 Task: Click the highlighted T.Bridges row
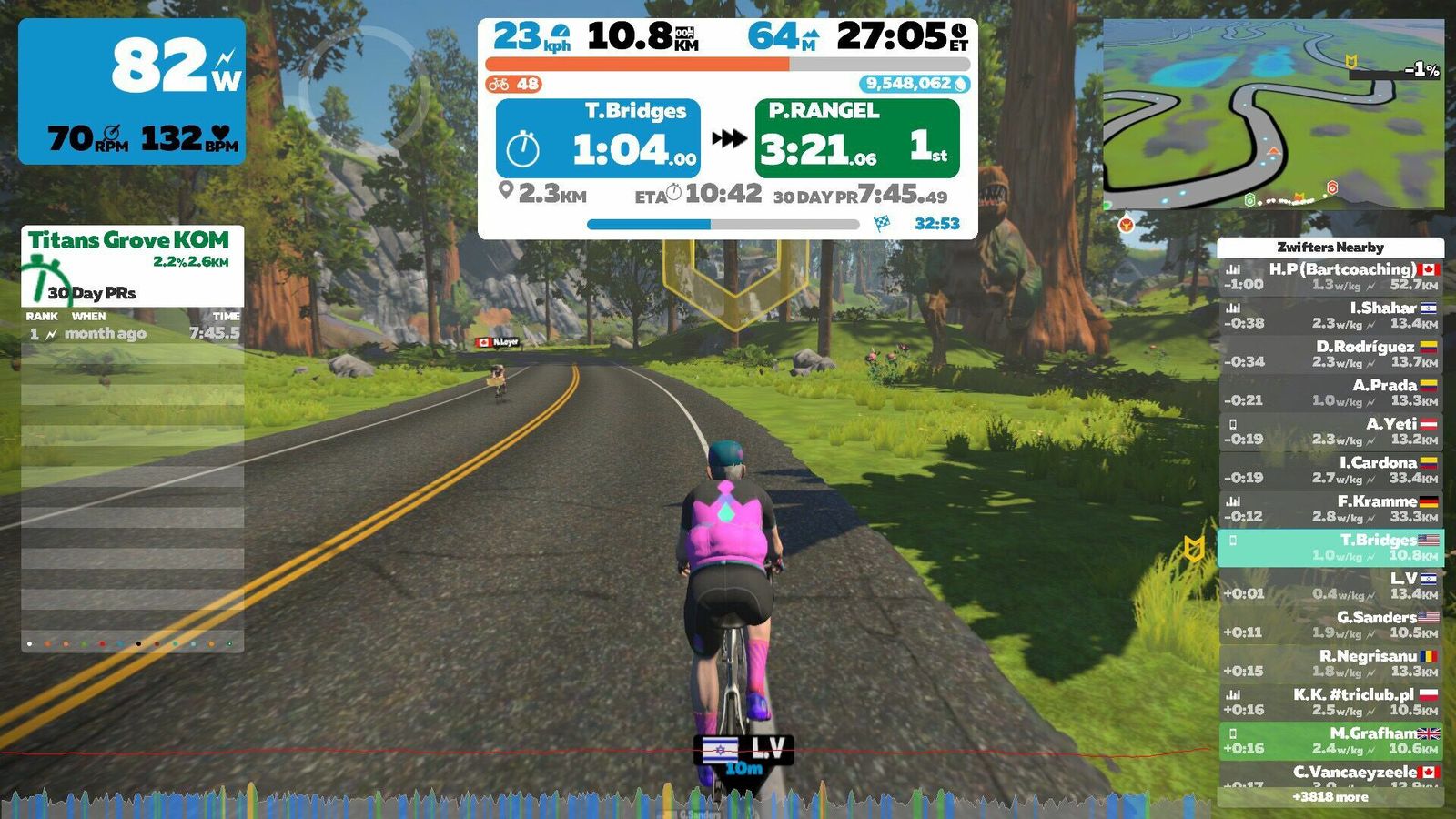pos(1330,547)
